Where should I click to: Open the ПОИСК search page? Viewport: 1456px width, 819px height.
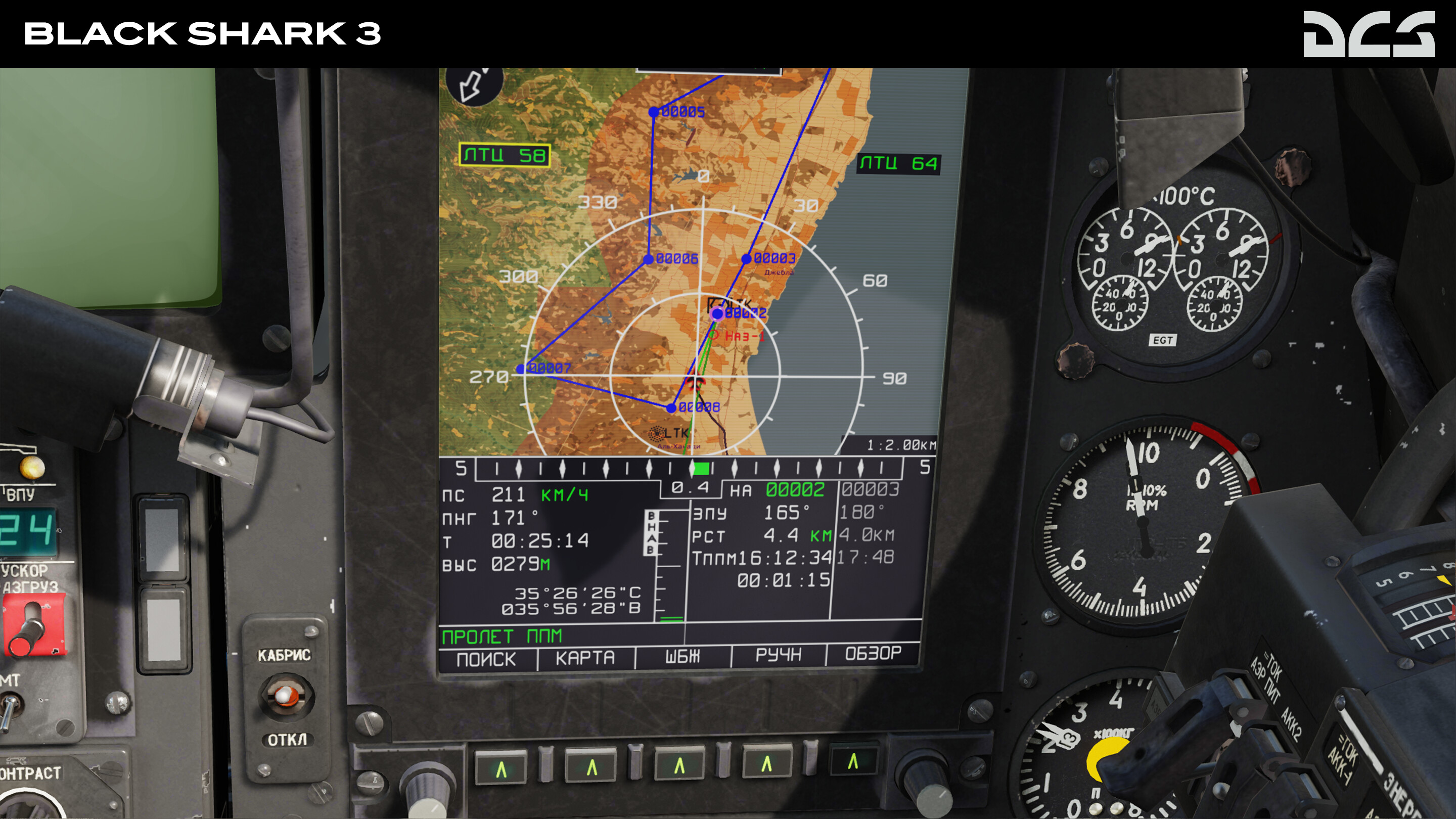tap(485, 657)
